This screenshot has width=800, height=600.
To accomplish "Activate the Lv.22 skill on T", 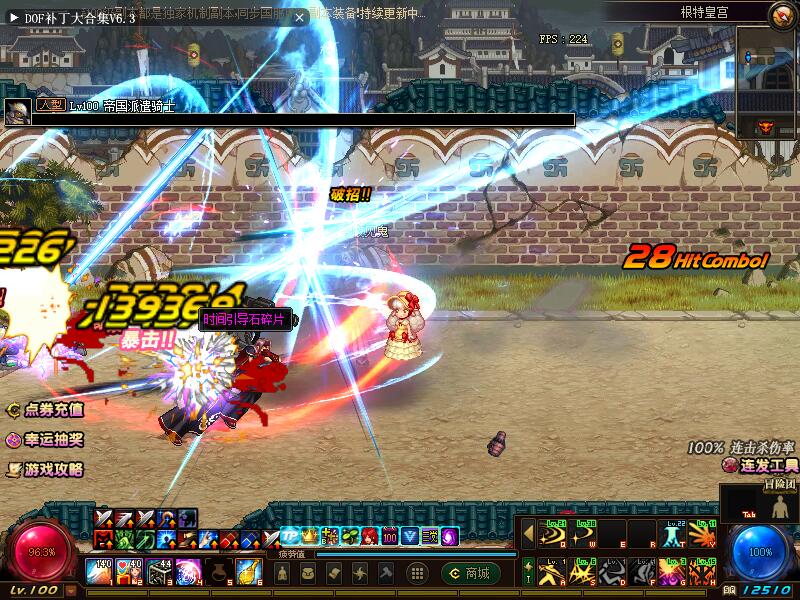I will [x=673, y=535].
